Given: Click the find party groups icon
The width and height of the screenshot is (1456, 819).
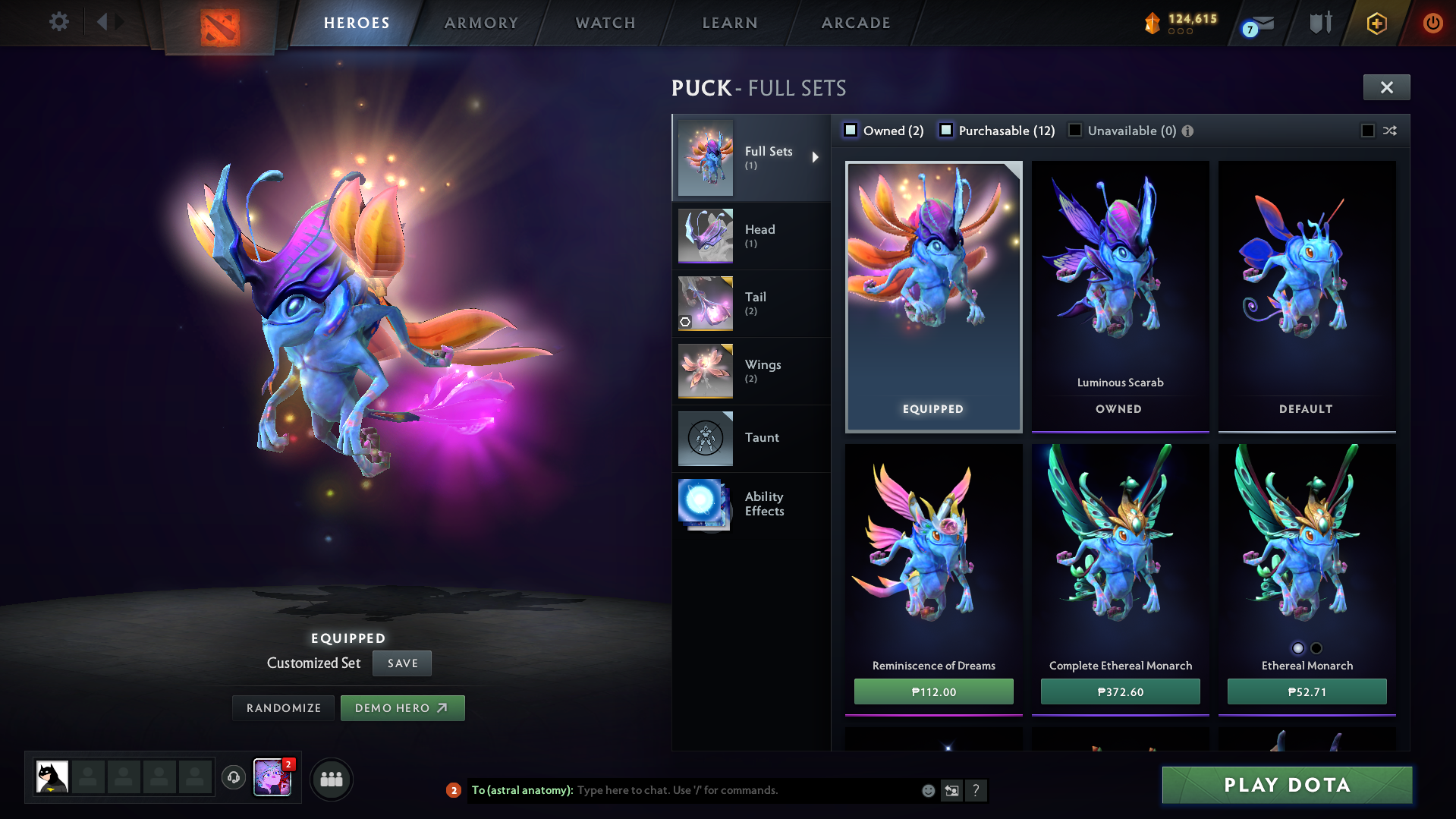Looking at the screenshot, I should pyautogui.click(x=331, y=779).
